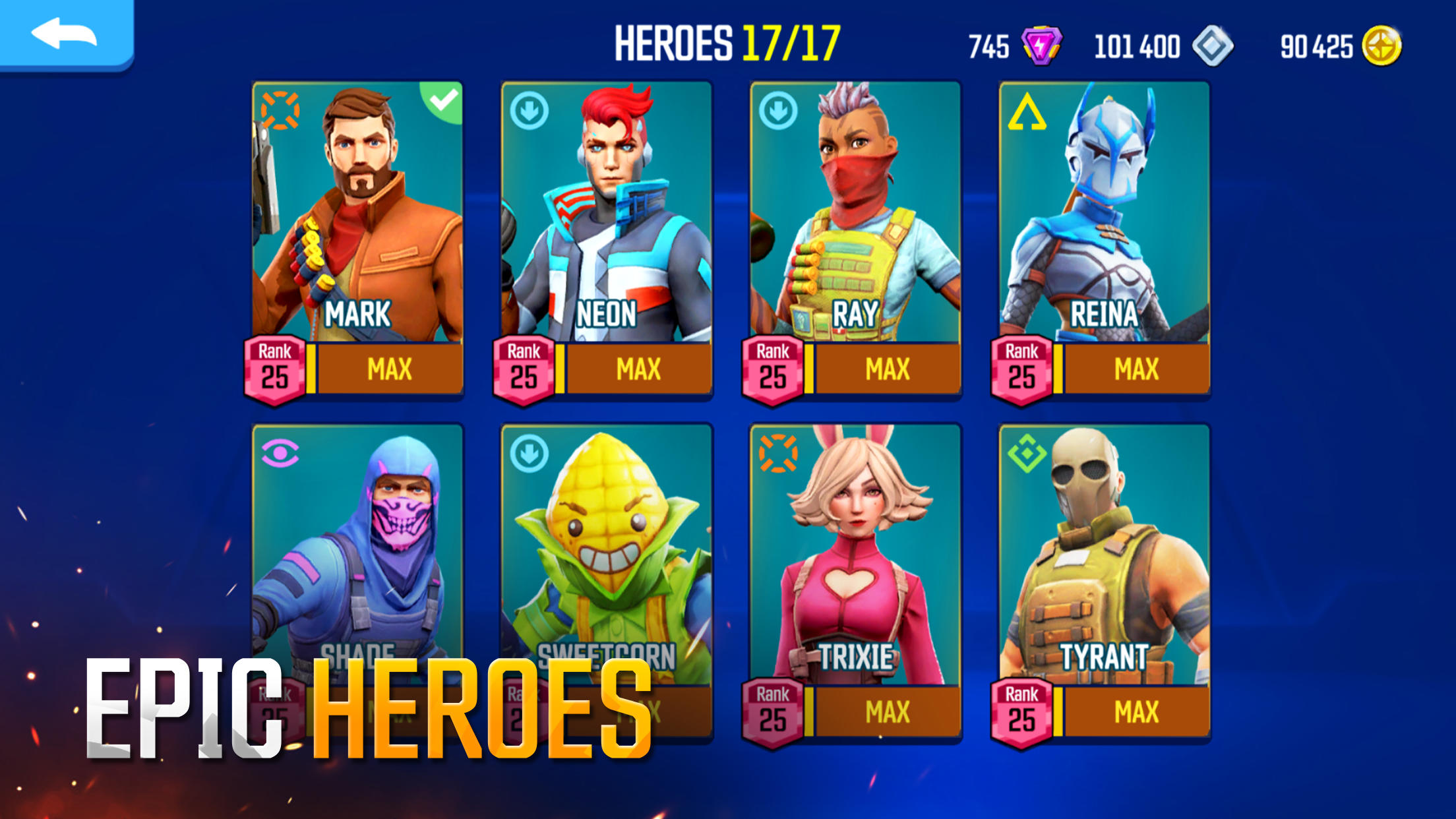1456x819 pixels.
Task: Click Tyrant's Rank 25 badge
Action: coord(1021,710)
